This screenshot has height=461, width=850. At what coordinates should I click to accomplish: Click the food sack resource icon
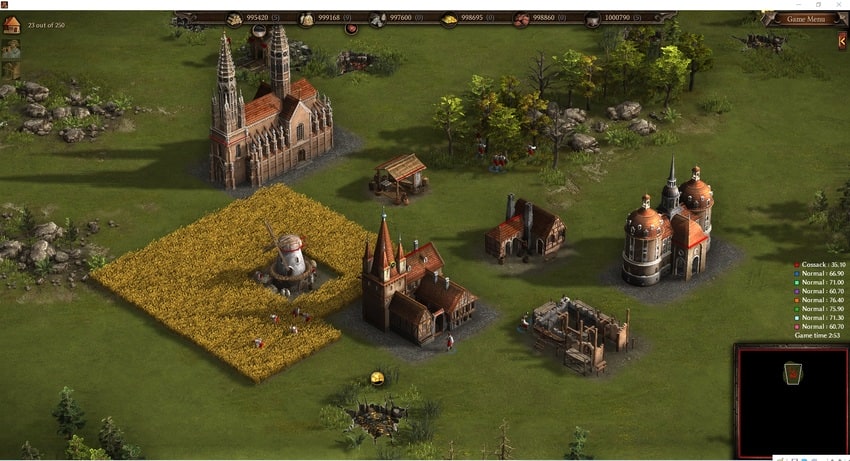coord(306,19)
